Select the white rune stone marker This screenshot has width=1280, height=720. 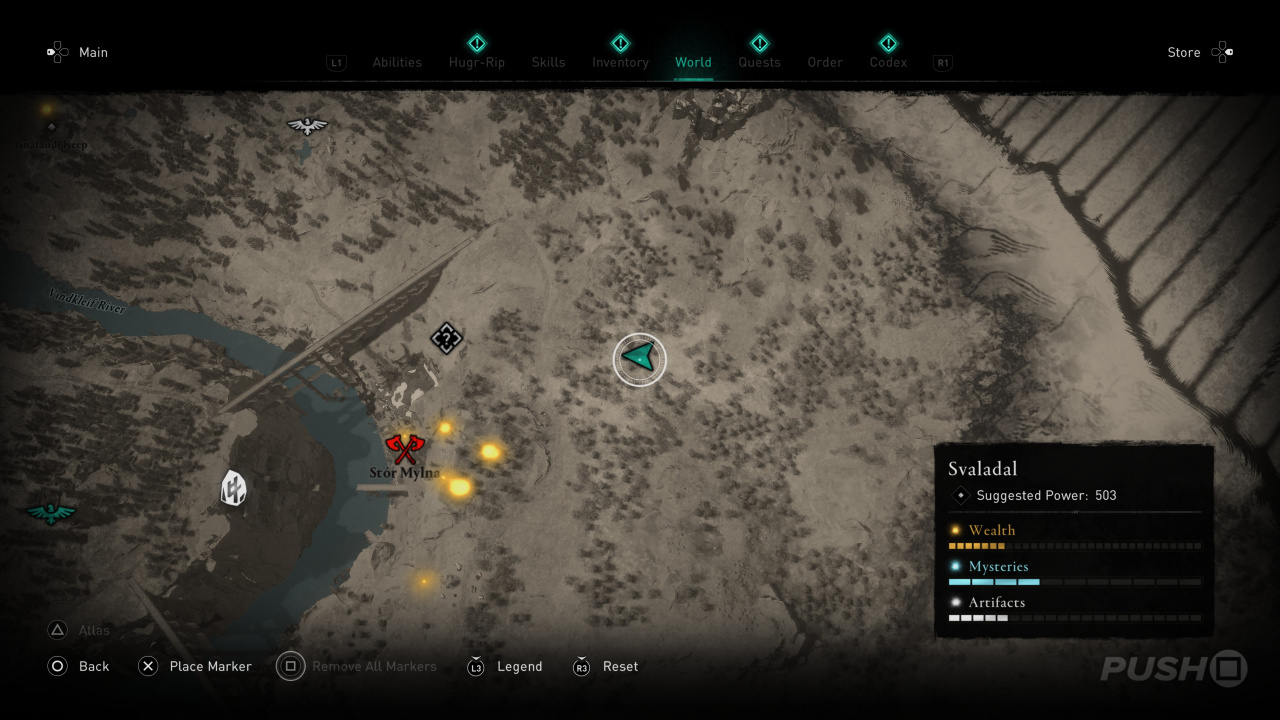pos(233,488)
